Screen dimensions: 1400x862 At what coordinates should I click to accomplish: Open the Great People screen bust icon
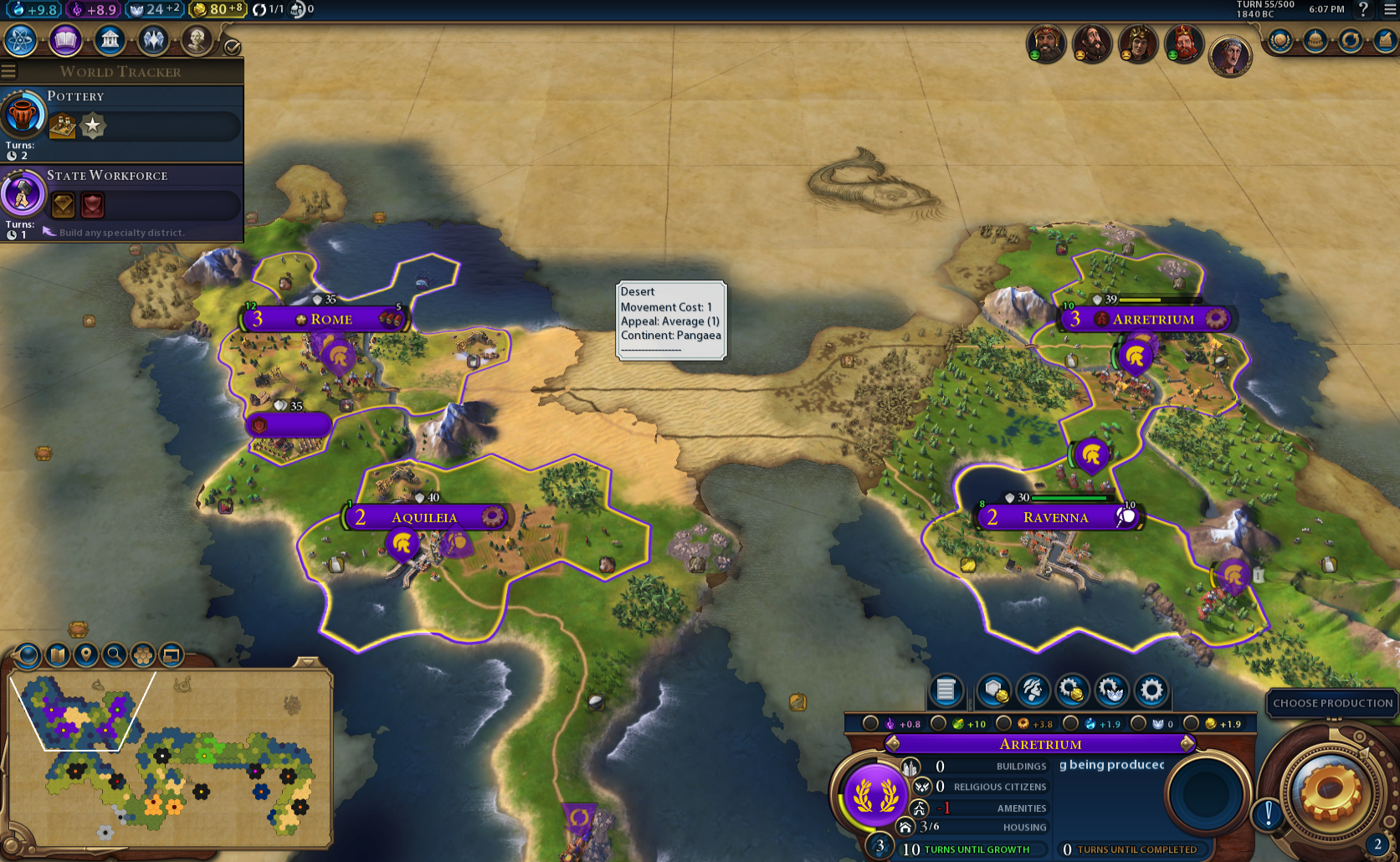(x=197, y=39)
